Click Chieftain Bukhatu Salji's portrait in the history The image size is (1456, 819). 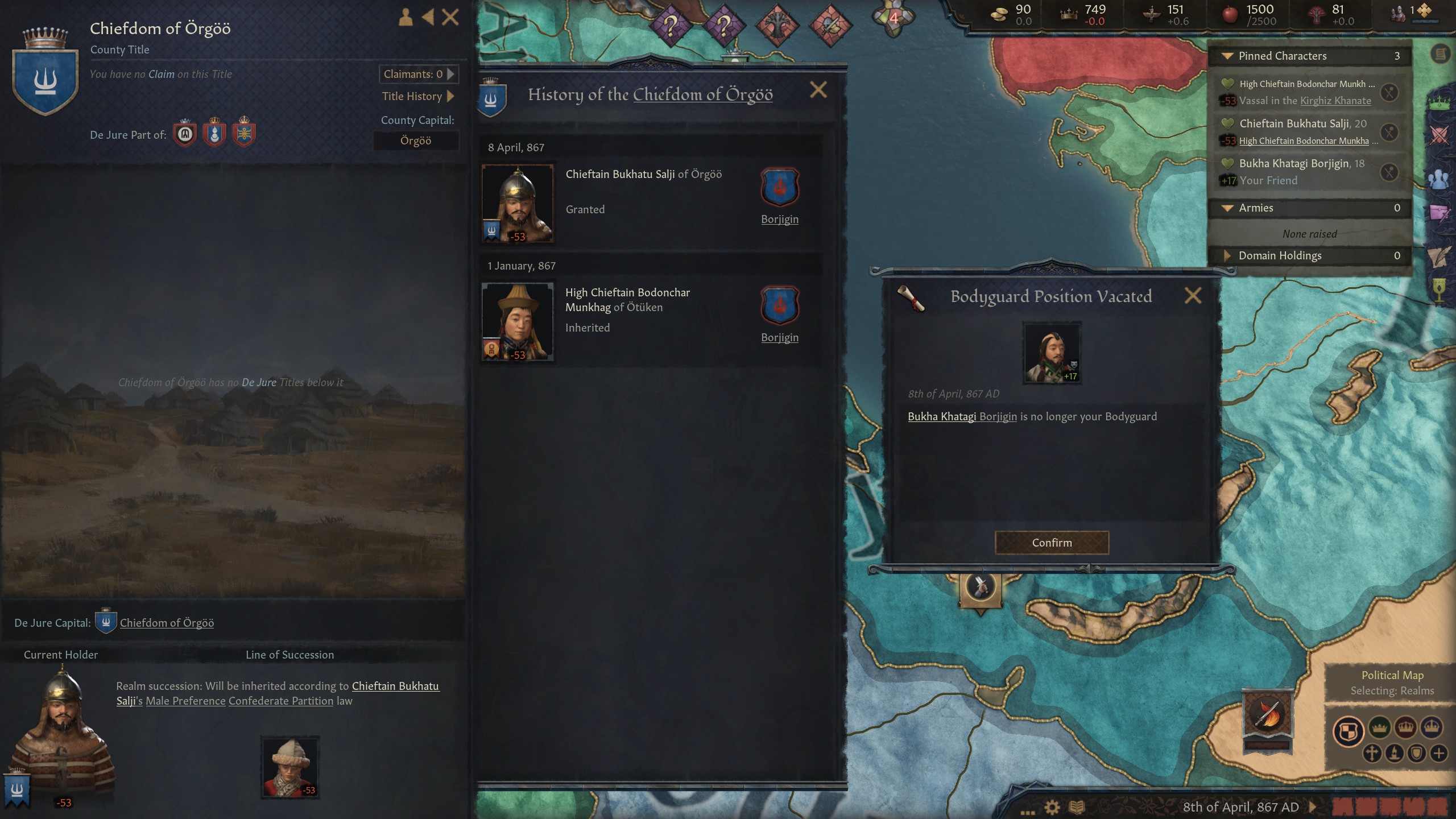click(518, 202)
